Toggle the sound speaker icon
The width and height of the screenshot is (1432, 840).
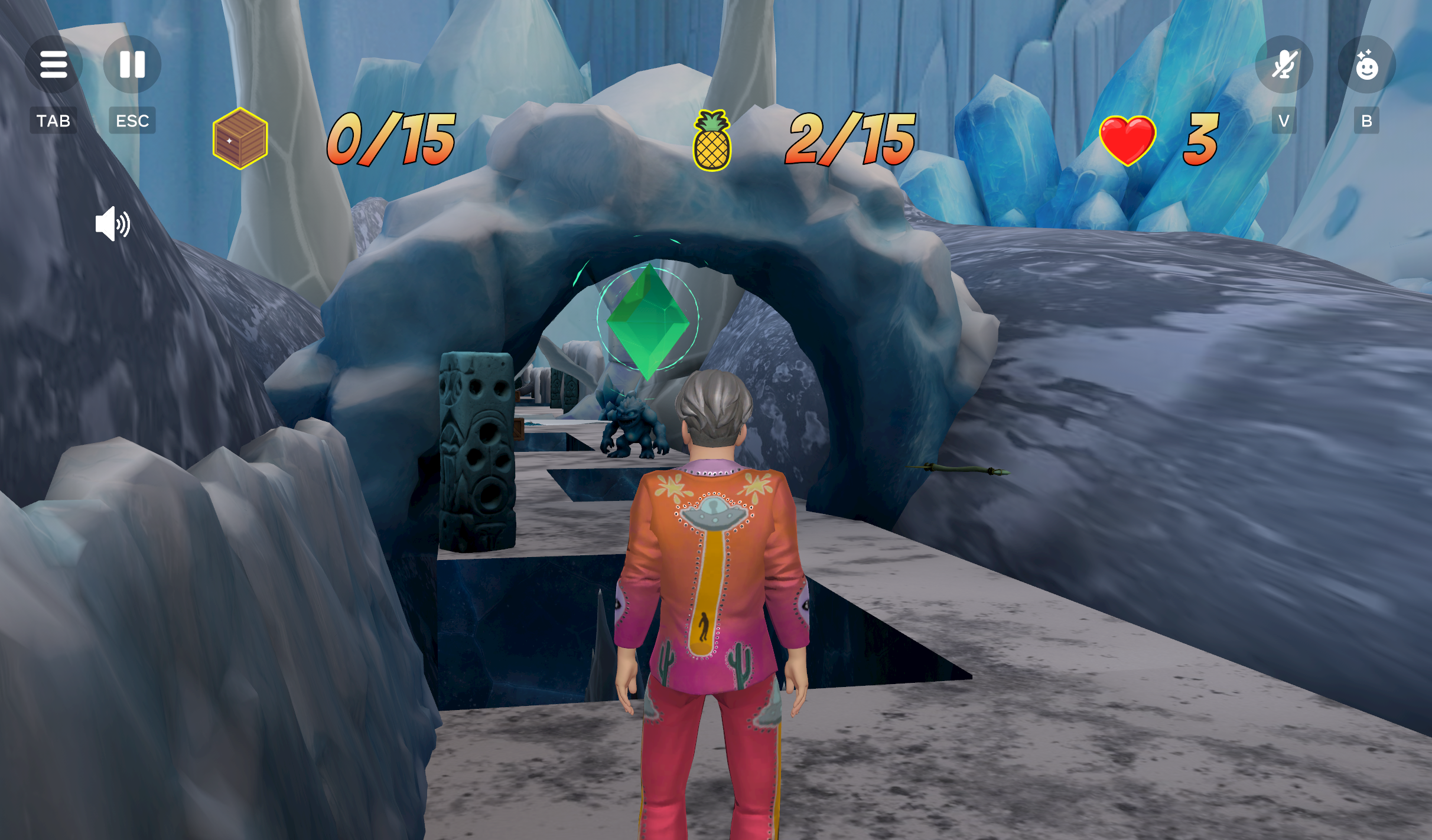point(112,224)
